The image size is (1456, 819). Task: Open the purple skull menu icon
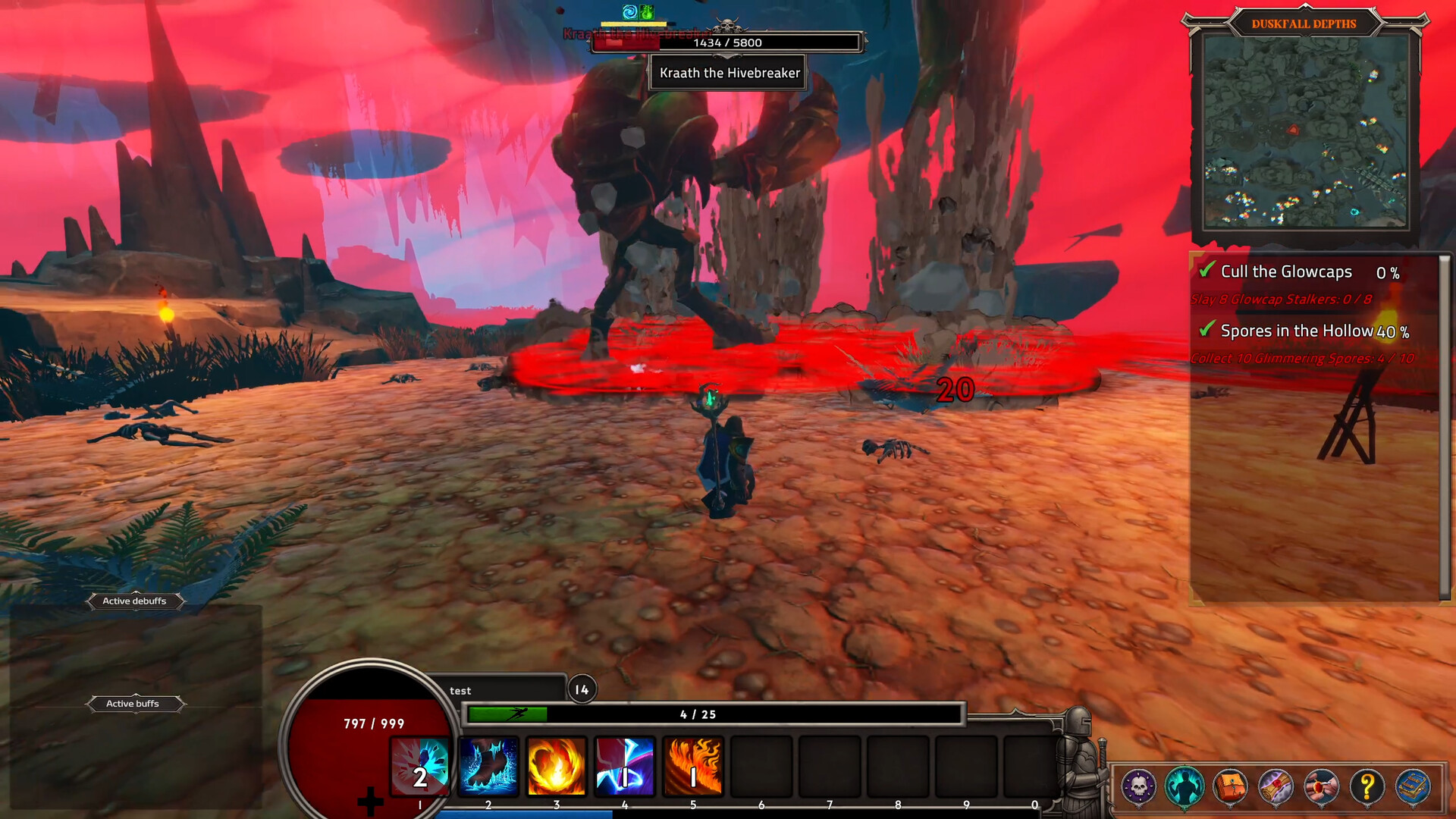[x=1138, y=787]
